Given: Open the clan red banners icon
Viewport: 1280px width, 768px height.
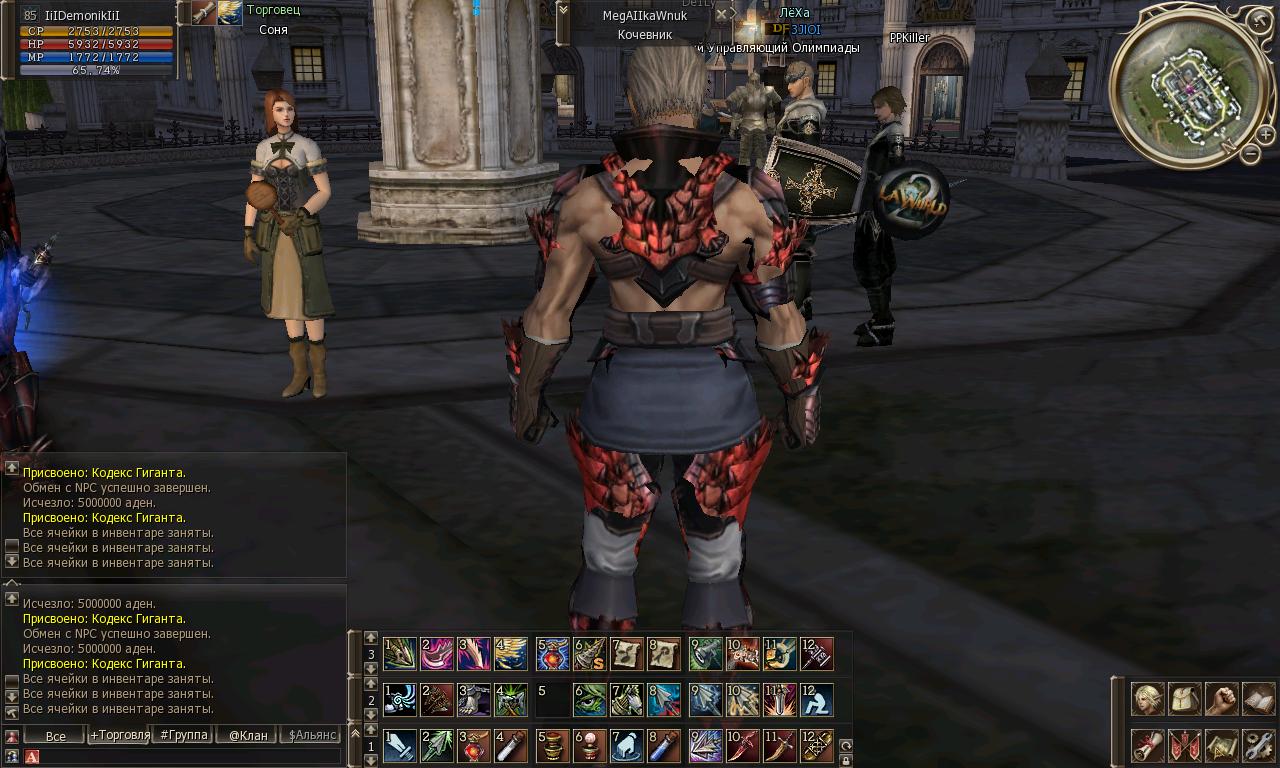Looking at the screenshot, I should tap(1185, 745).
